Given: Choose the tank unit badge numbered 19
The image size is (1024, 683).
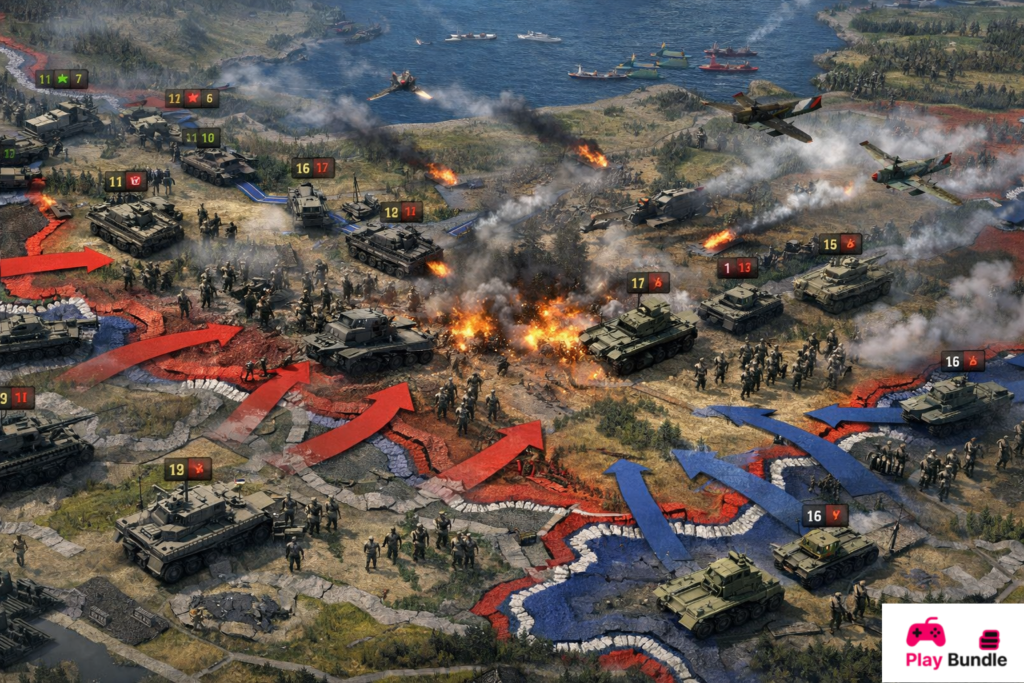Looking at the screenshot, I should click(x=188, y=469).
